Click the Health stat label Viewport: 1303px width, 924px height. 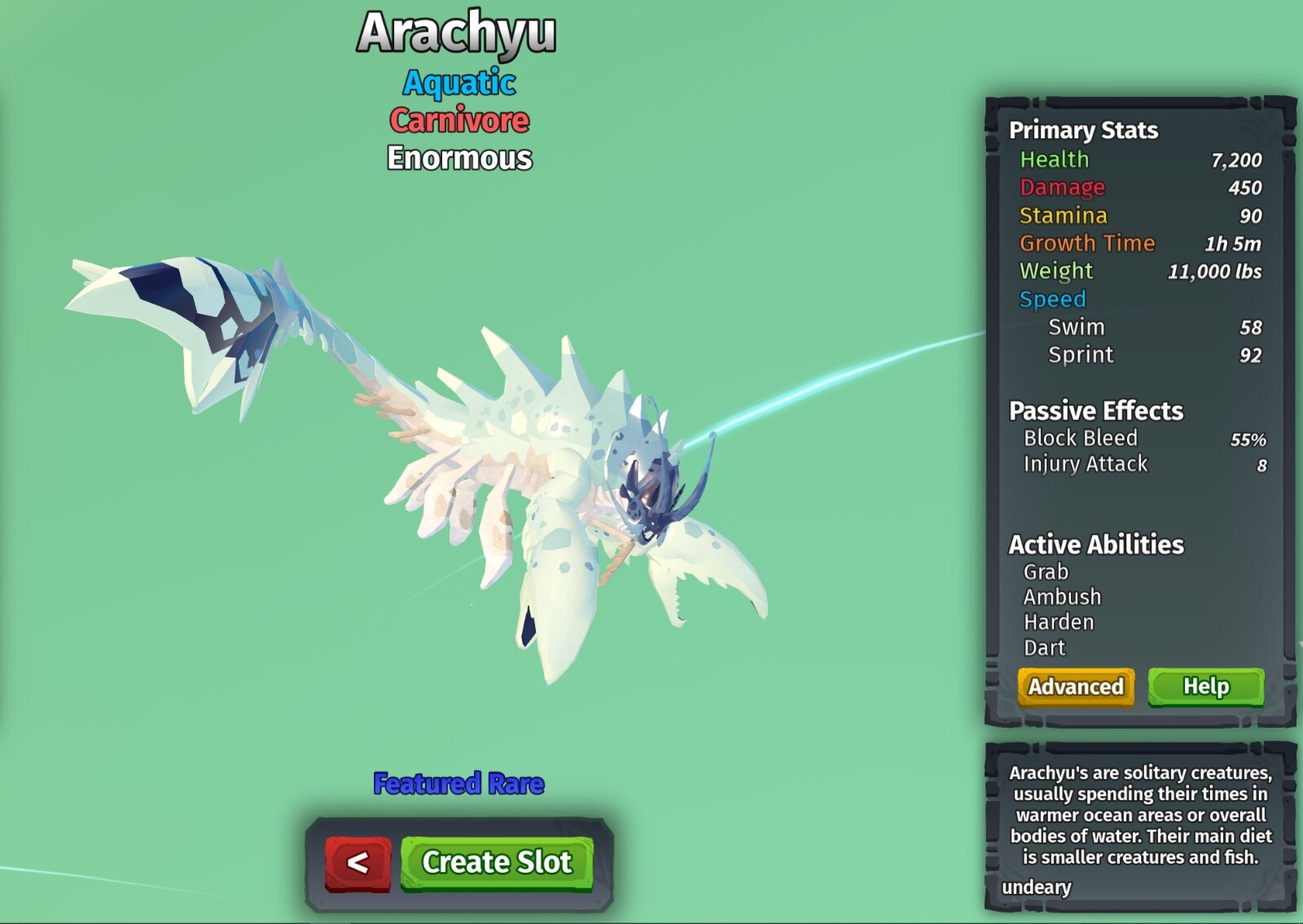[1055, 160]
